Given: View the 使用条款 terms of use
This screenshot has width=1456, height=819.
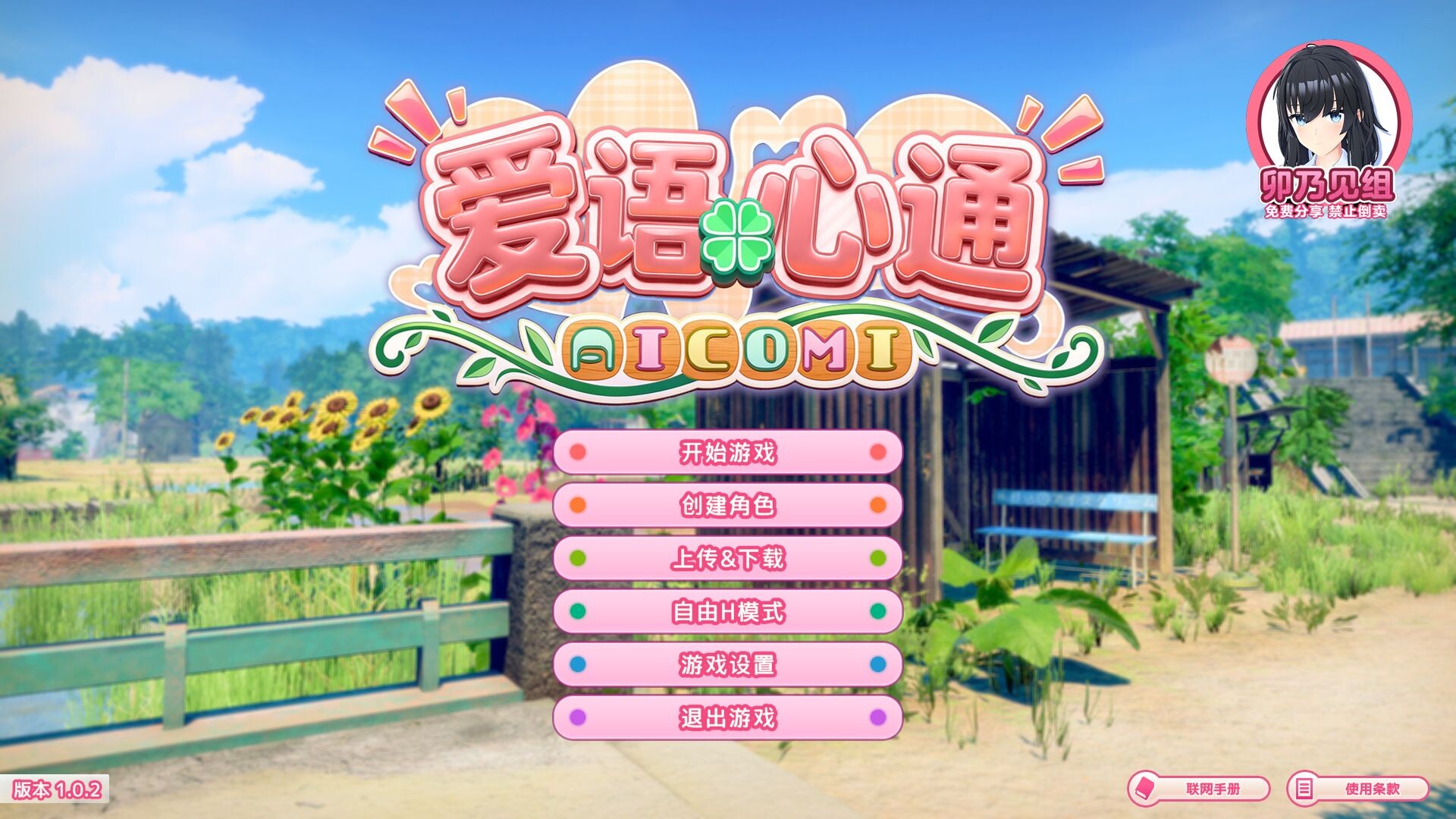Looking at the screenshot, I should [1358, 789].
